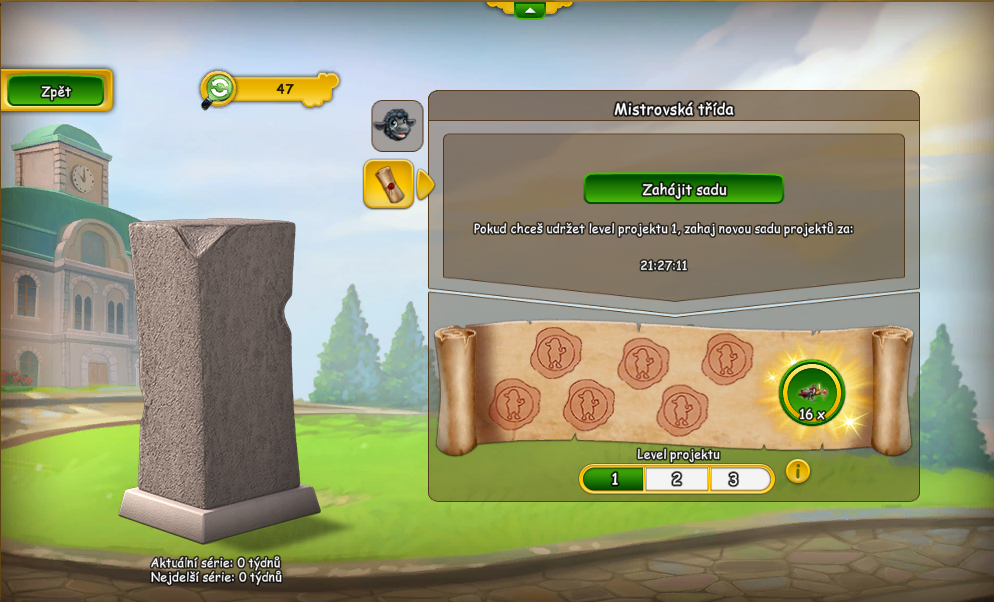
Task: Show project level info
Action: click(797, 471)
